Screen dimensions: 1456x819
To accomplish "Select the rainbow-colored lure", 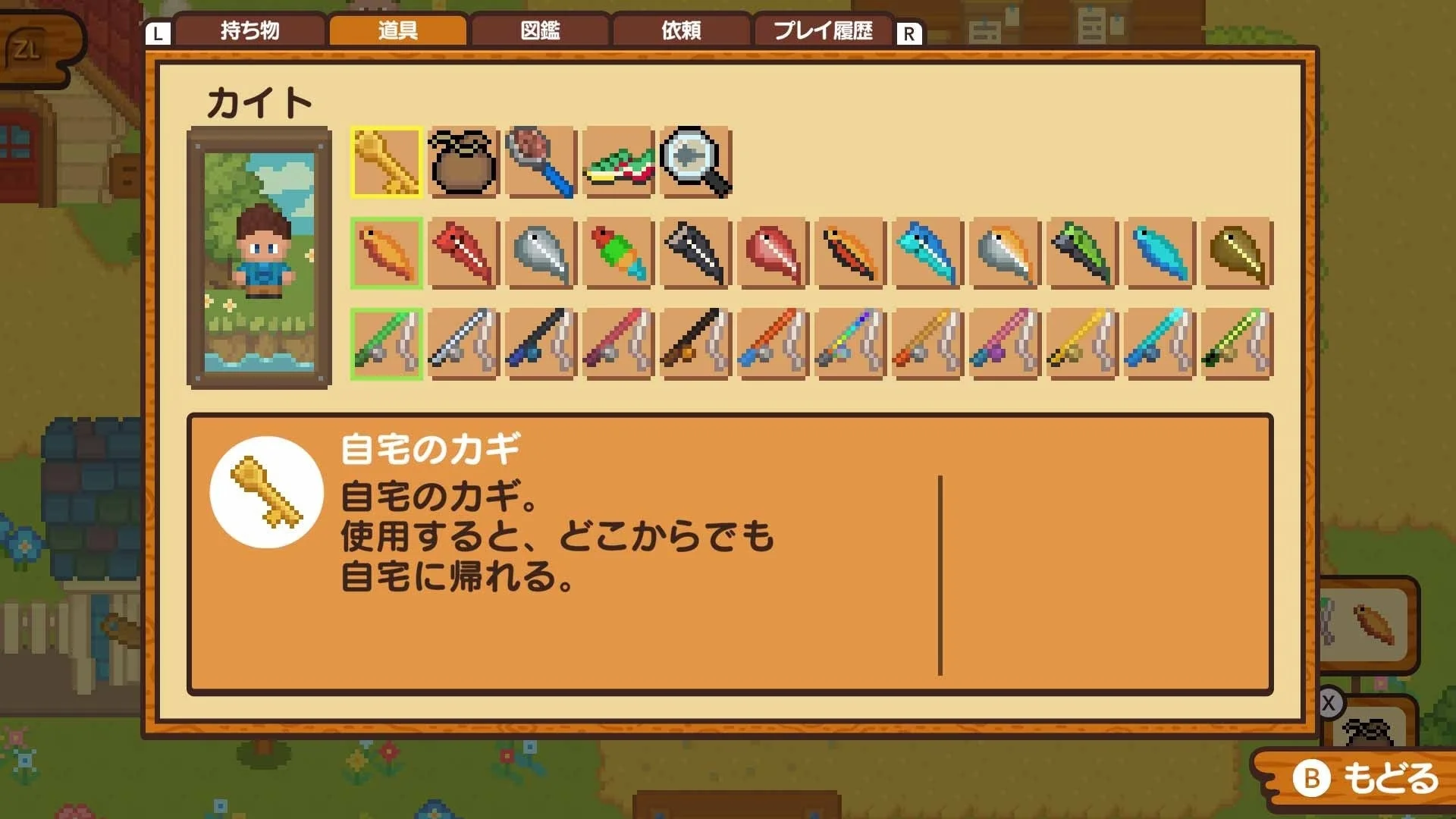I will (618, 254).
